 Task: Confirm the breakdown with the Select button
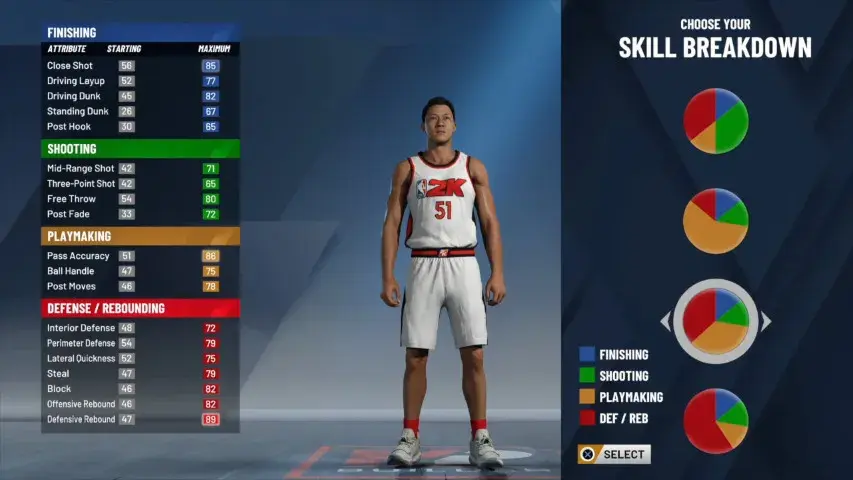614,454
